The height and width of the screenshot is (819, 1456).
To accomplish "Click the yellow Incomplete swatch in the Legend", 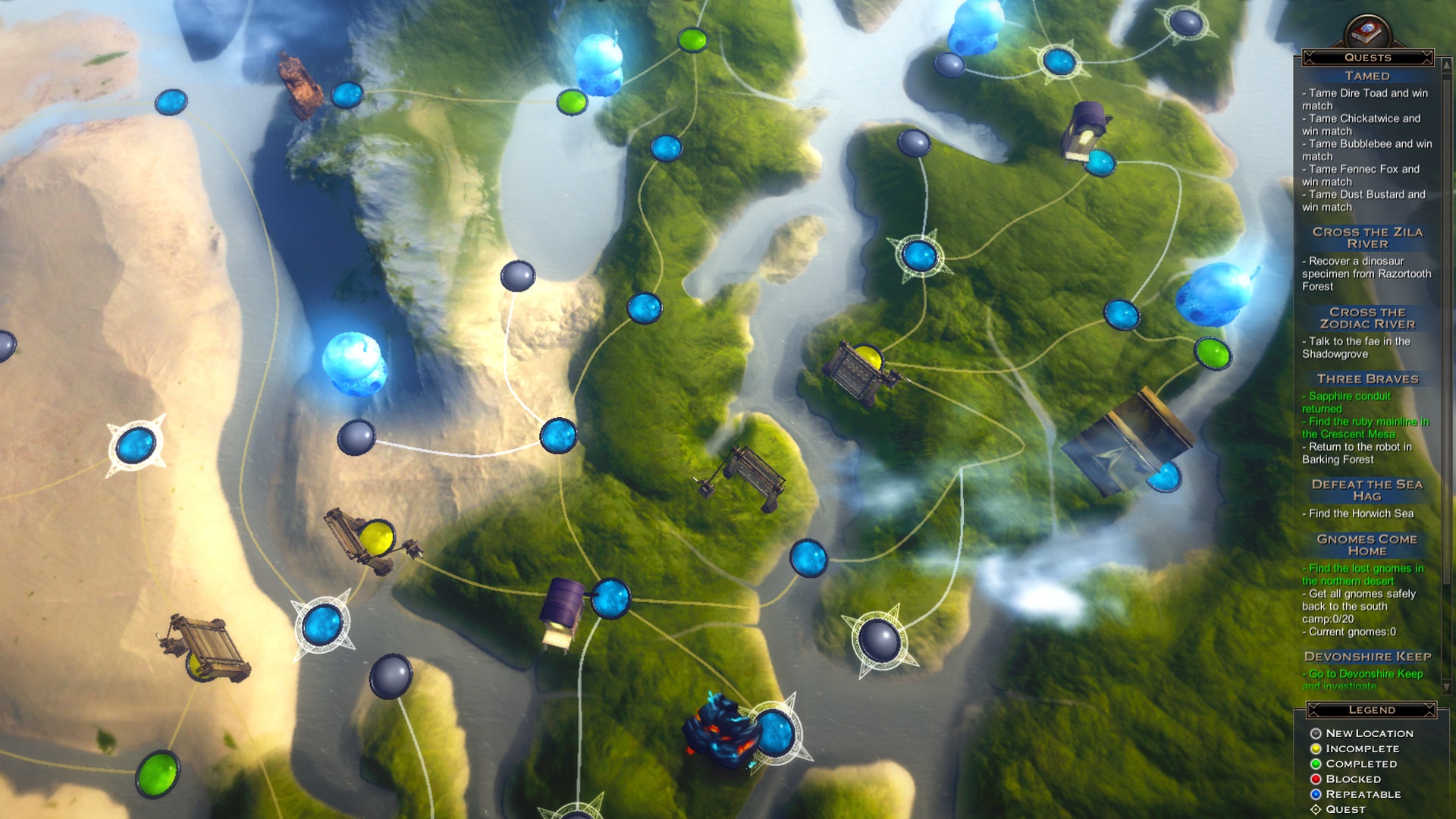I will coord(1317,748).
